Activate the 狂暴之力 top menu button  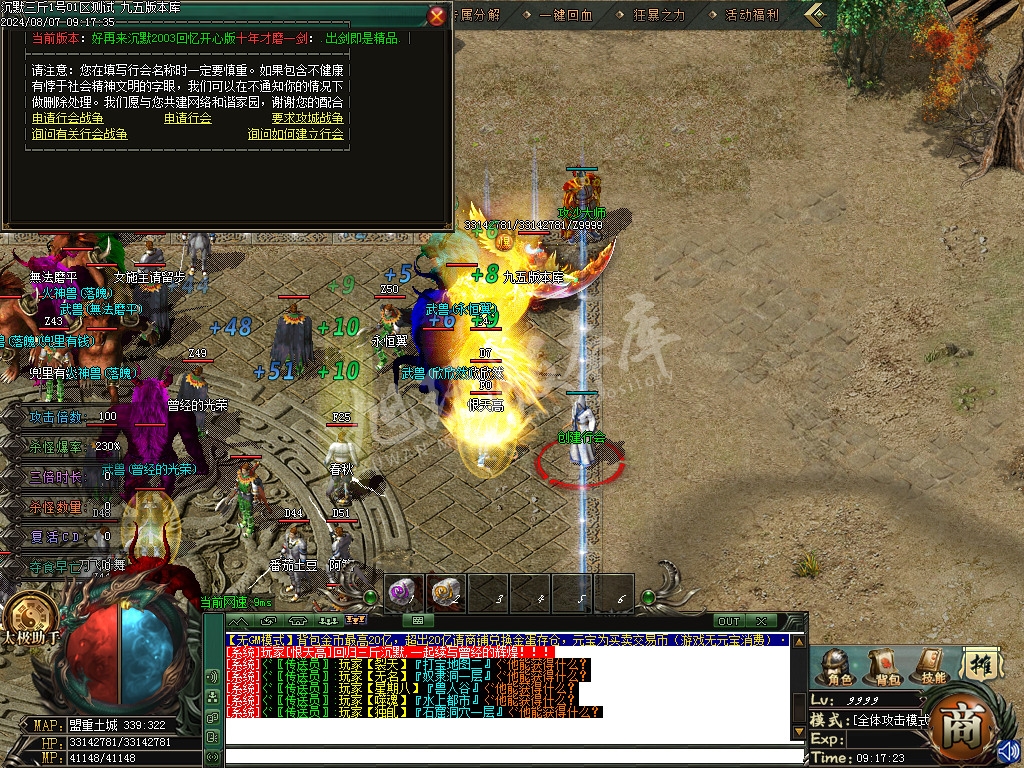tap(660, 15)
